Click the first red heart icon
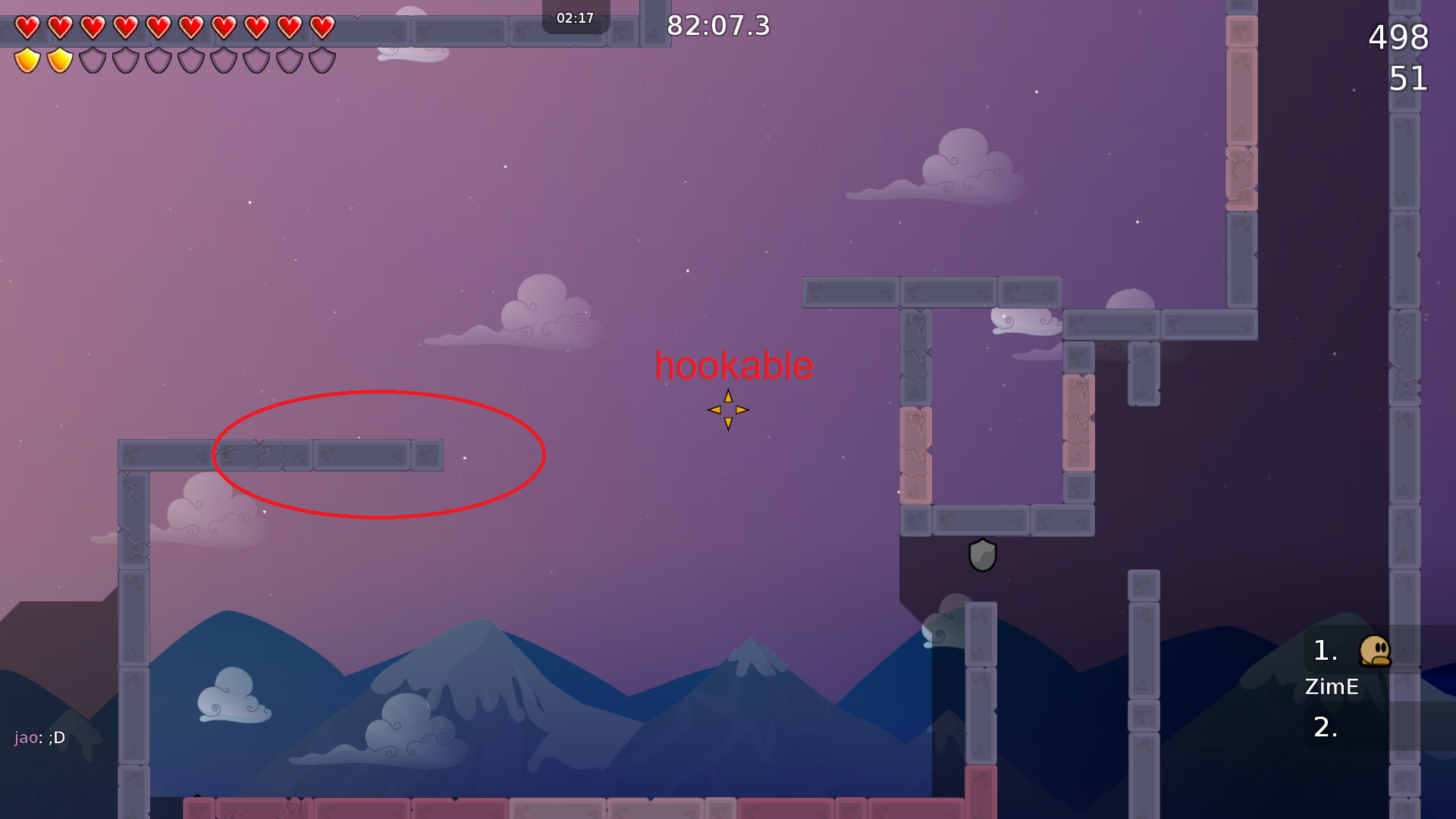This screenshot has height=819, width=1456. (x=28, y=27)
